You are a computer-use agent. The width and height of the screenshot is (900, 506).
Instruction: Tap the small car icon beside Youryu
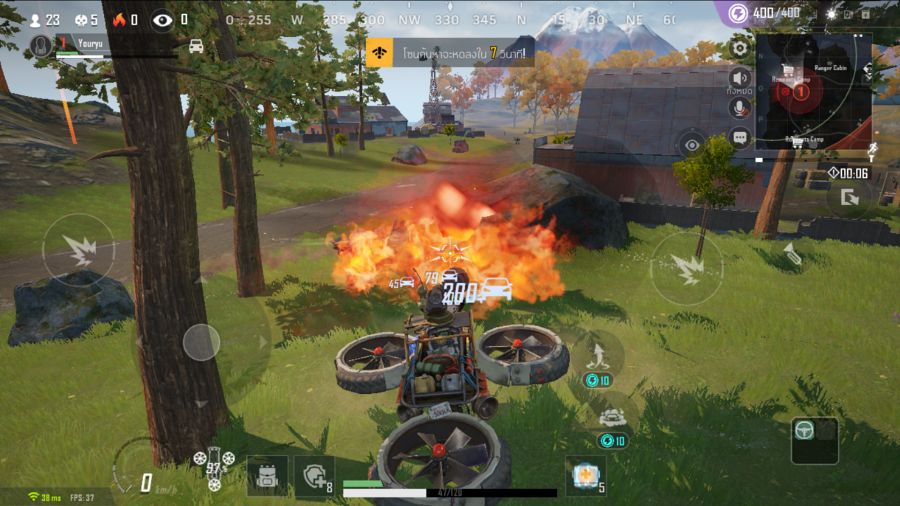[196, 46]
